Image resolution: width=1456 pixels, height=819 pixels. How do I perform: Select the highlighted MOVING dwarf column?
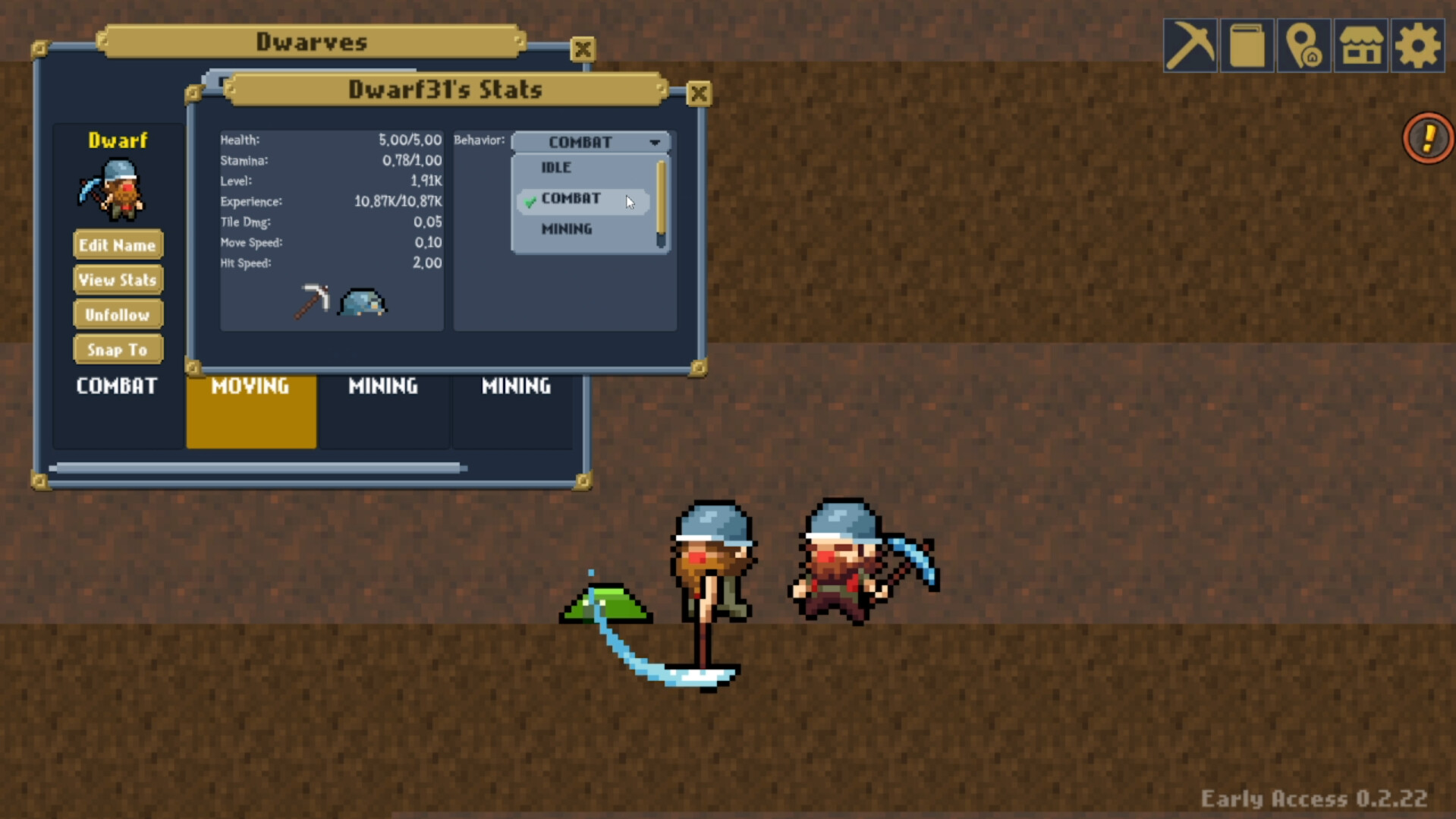click(250, 410)
